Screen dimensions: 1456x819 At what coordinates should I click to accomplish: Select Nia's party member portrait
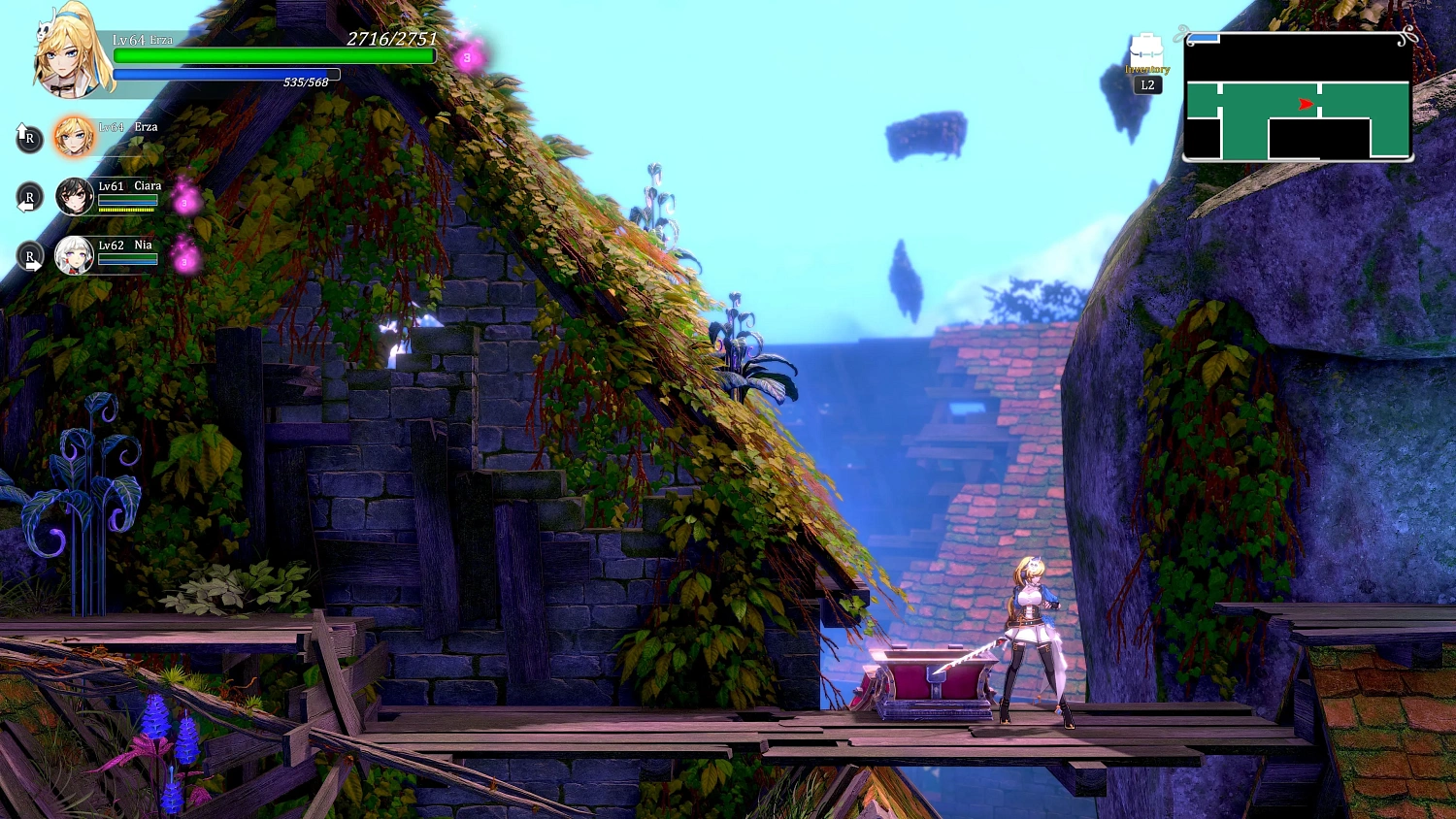click(x=74, y=256)
